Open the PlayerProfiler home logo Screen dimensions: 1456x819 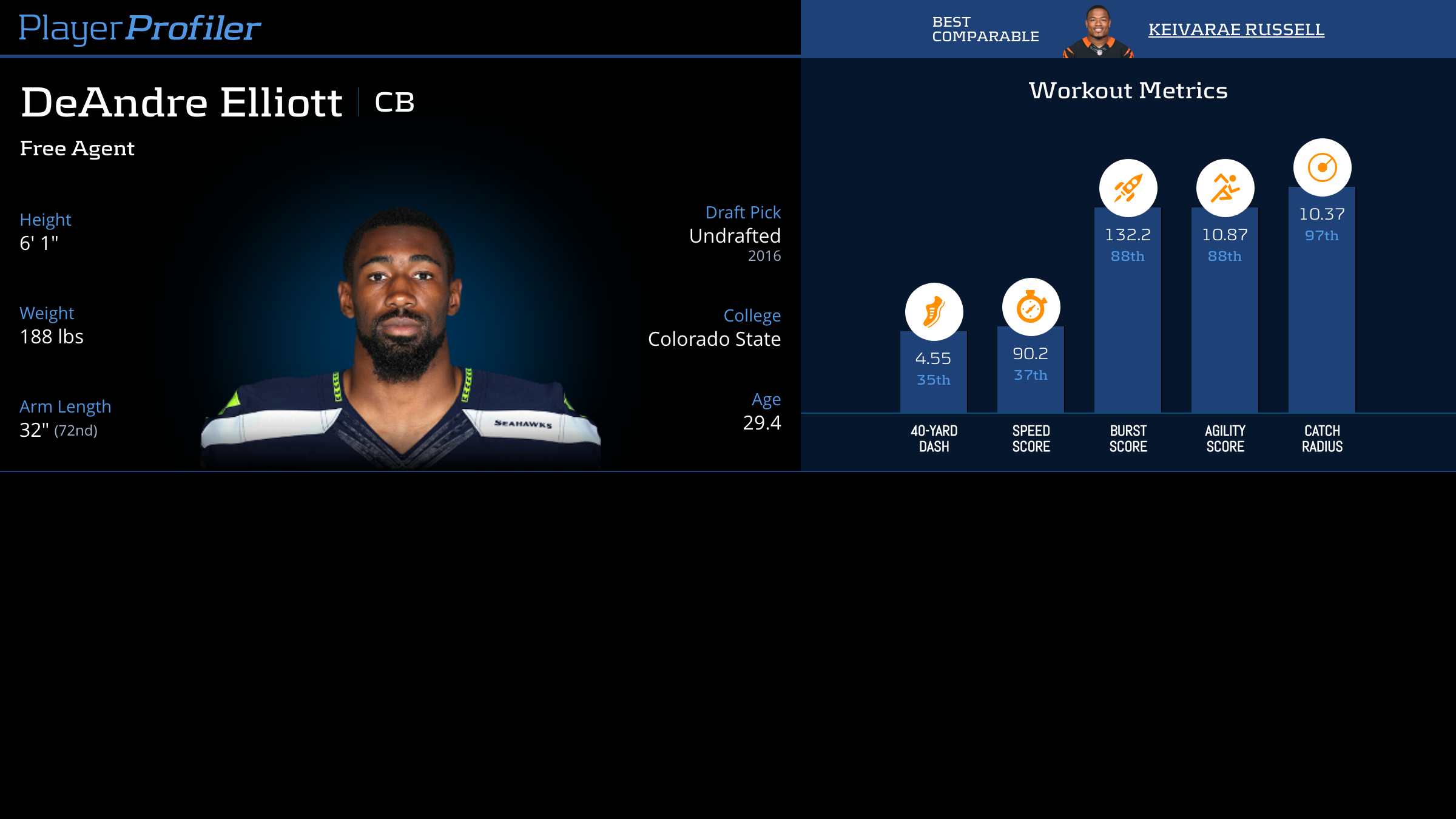click(140, 29)
